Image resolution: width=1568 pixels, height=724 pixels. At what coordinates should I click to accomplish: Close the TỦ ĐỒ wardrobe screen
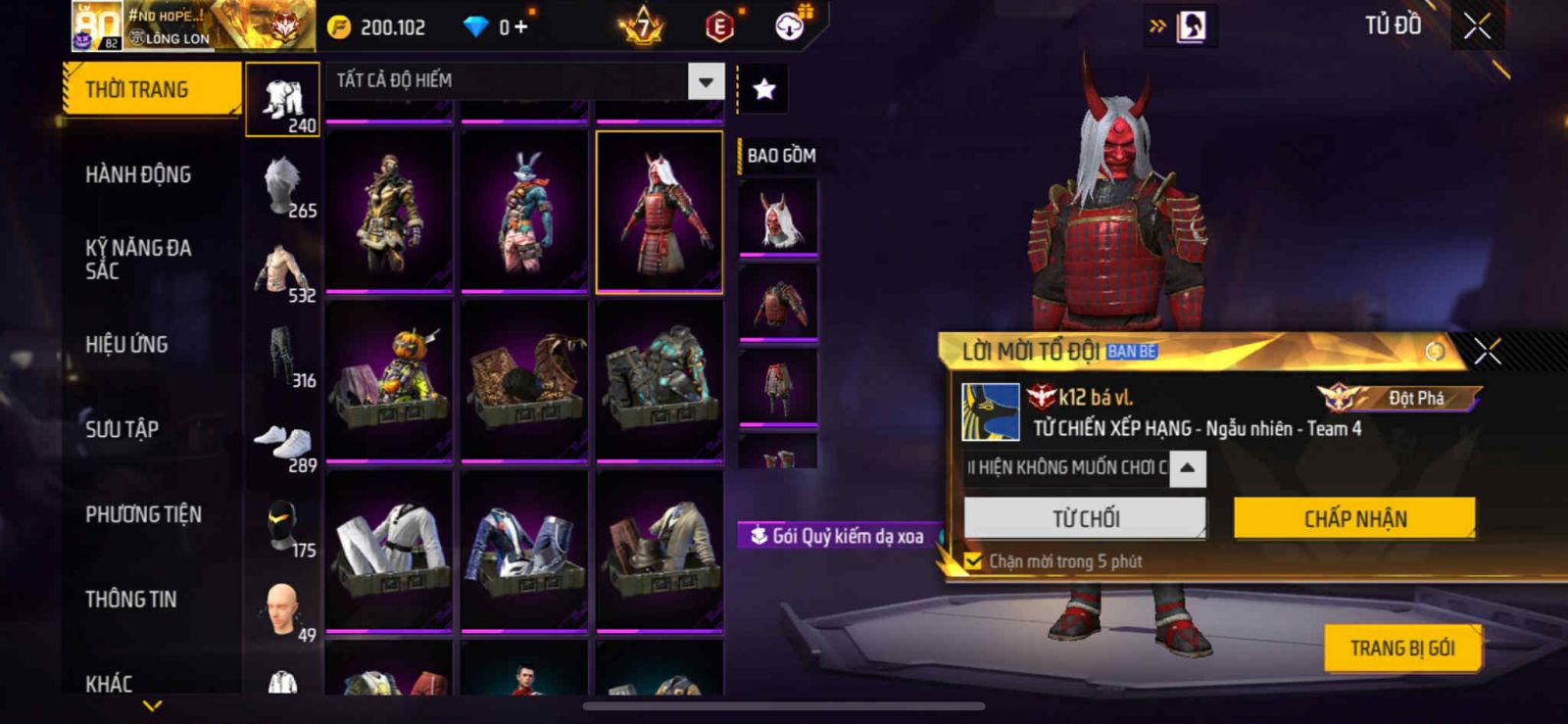tap(1477, 26)
